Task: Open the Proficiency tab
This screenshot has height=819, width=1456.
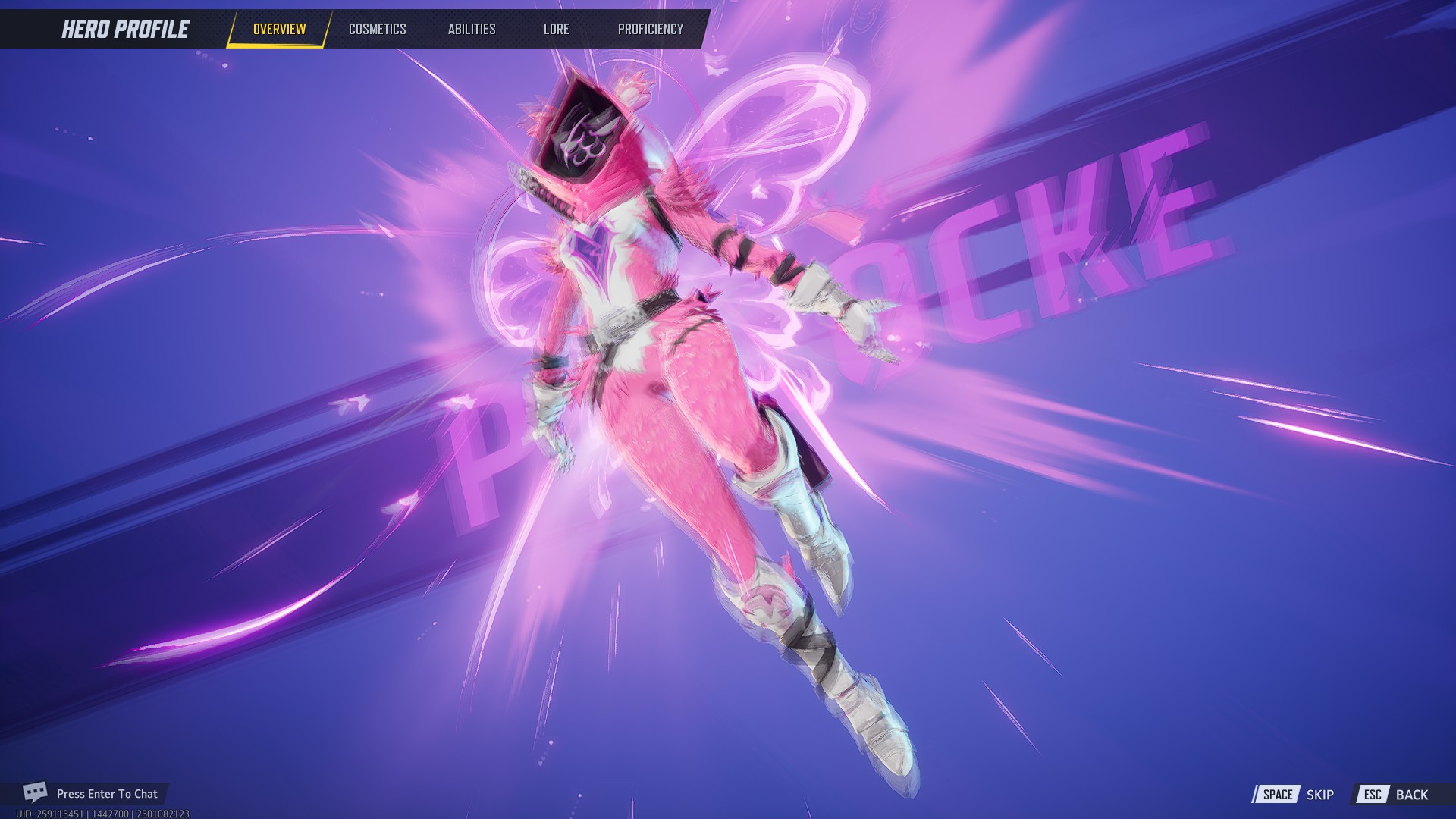Action: [651, 29]
